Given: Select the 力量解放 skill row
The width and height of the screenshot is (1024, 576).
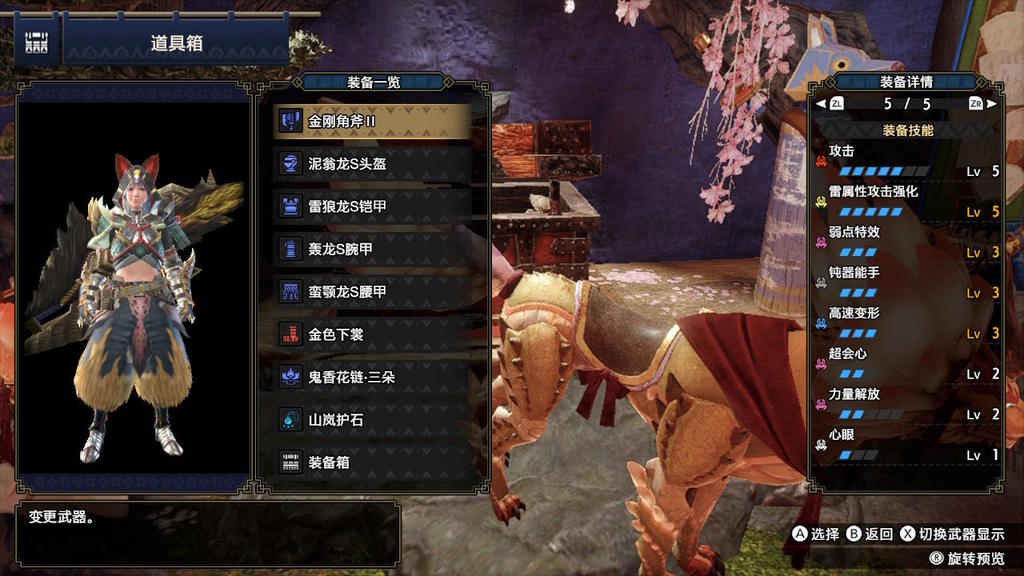Looking at the screenshot, I should pos(907,404).
